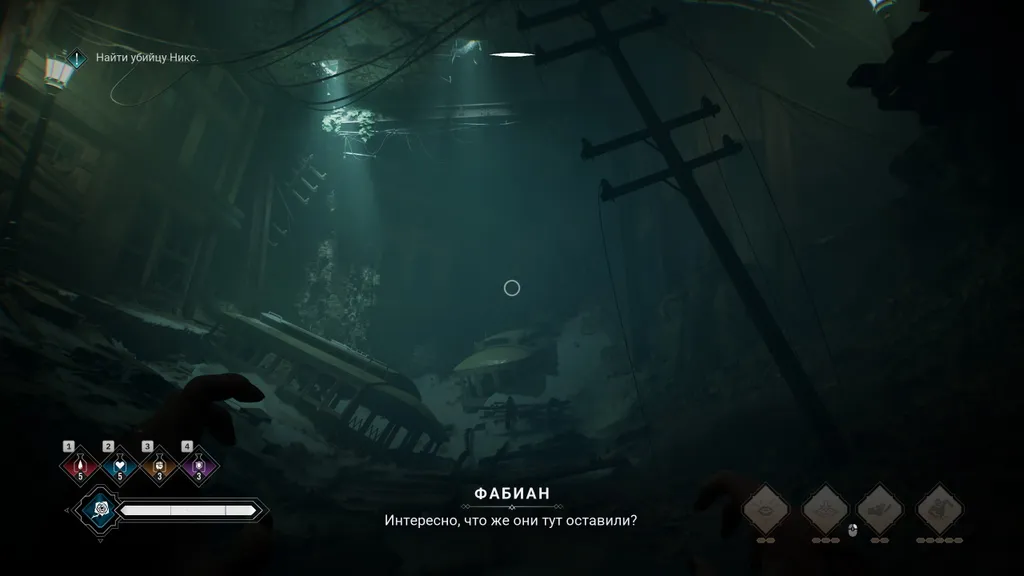1024x576 pixels.
Task: Open the 'Найти убийцу Никс' objective tracker
Action: point(147,58)
